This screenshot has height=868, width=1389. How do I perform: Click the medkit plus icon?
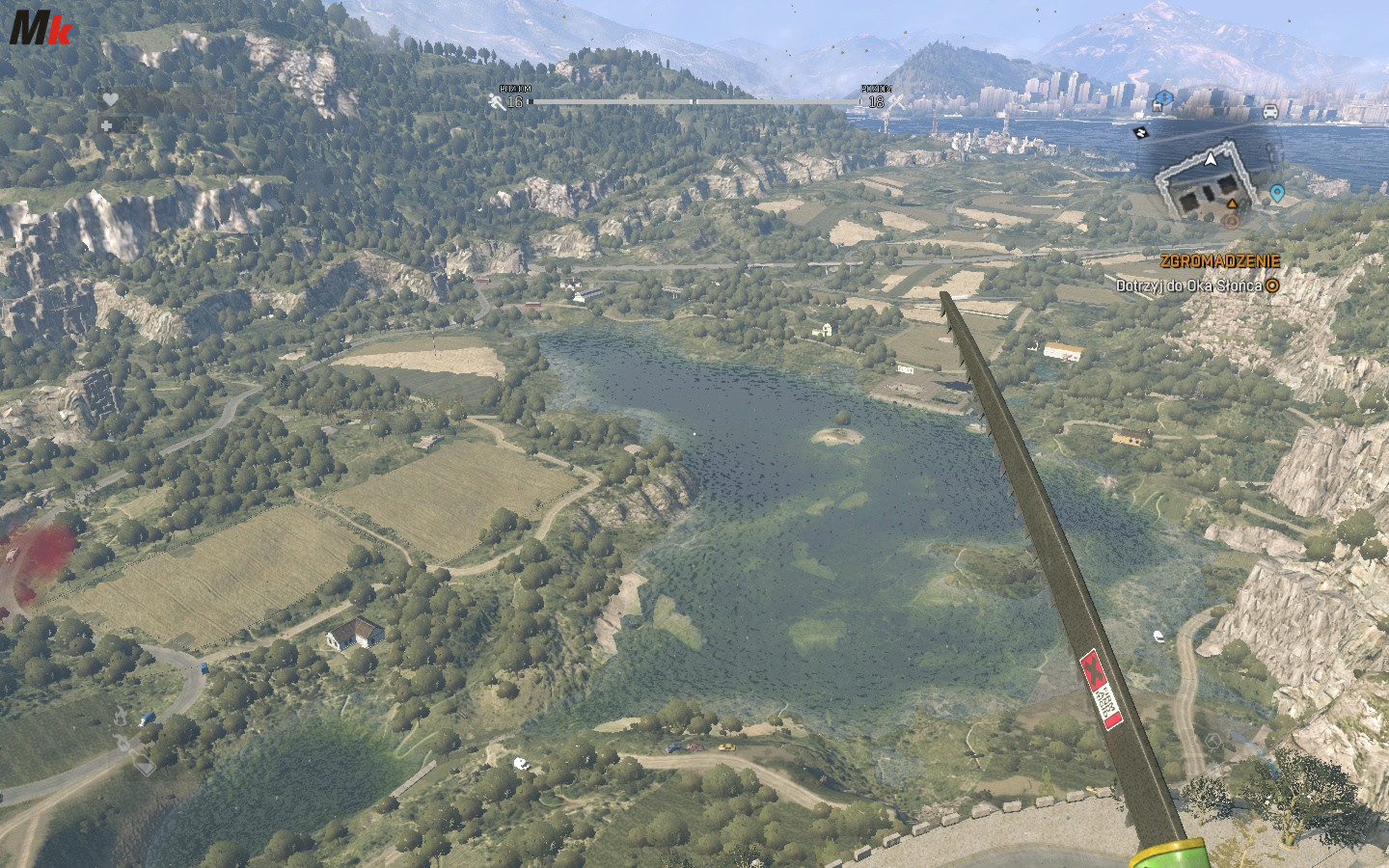pos(106,124)
